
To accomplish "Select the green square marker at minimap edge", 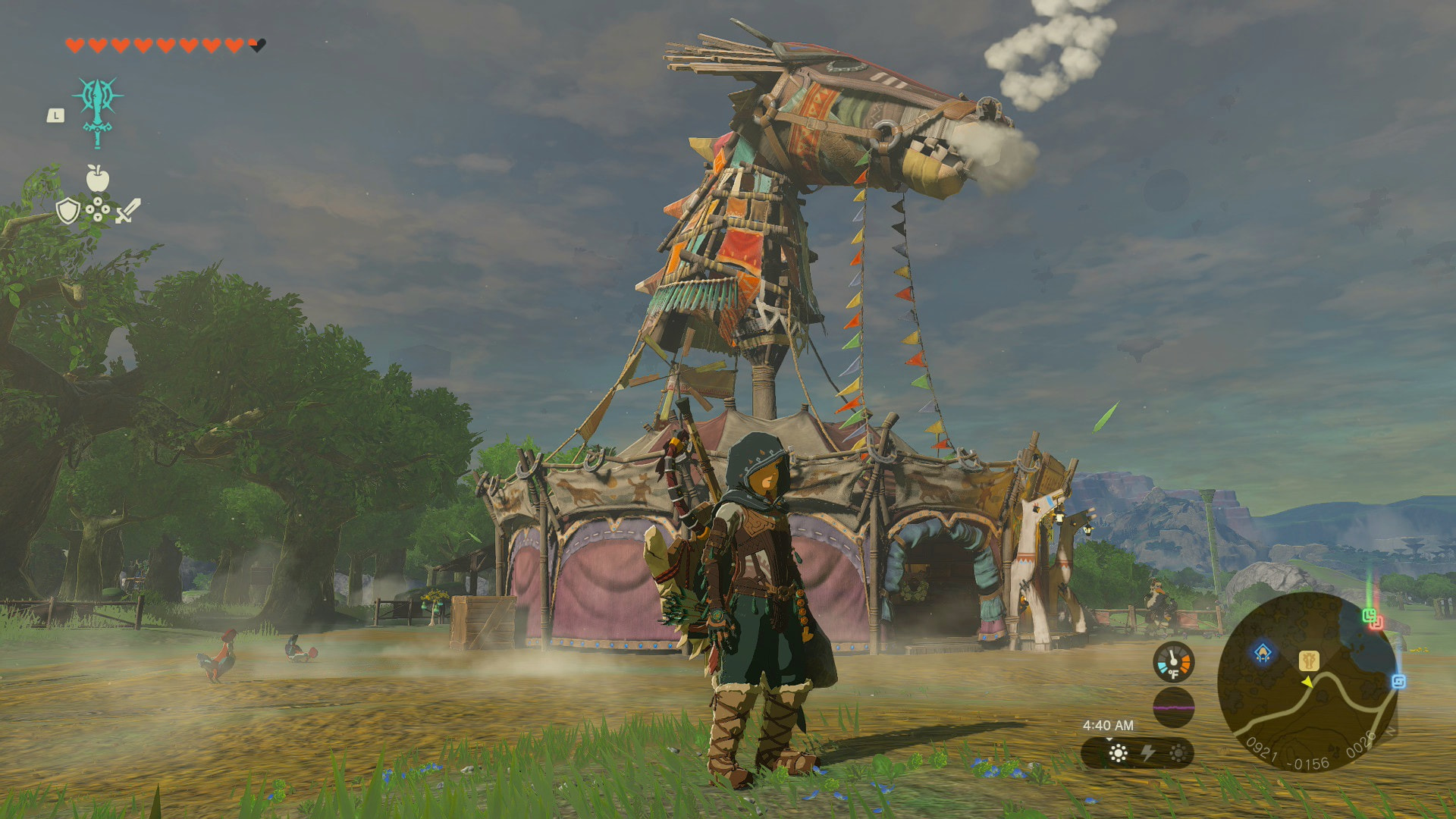I will click(x=1370, y=614).
